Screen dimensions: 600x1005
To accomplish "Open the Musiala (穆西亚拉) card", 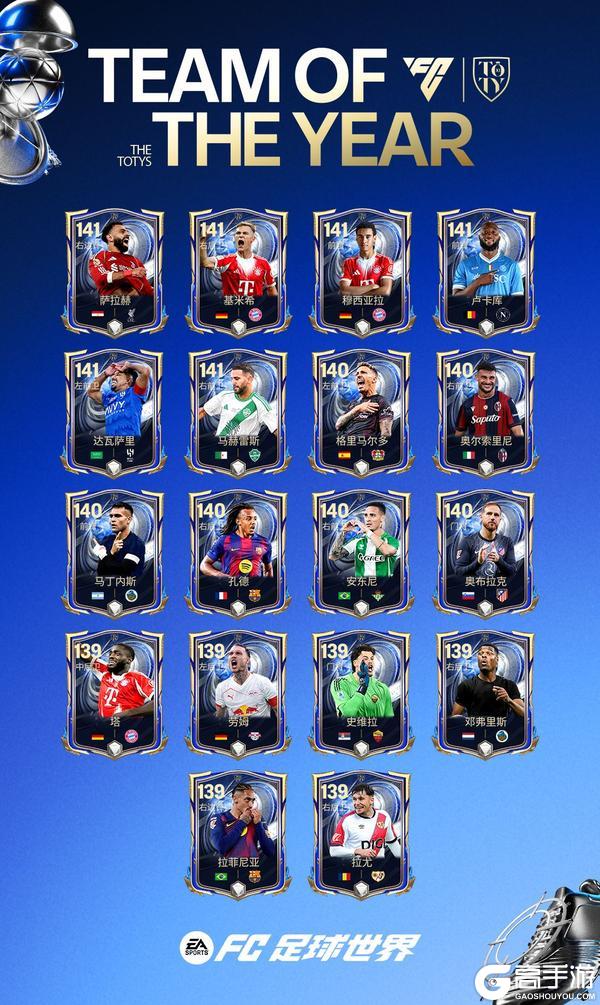I will click(x=361, y=270).
